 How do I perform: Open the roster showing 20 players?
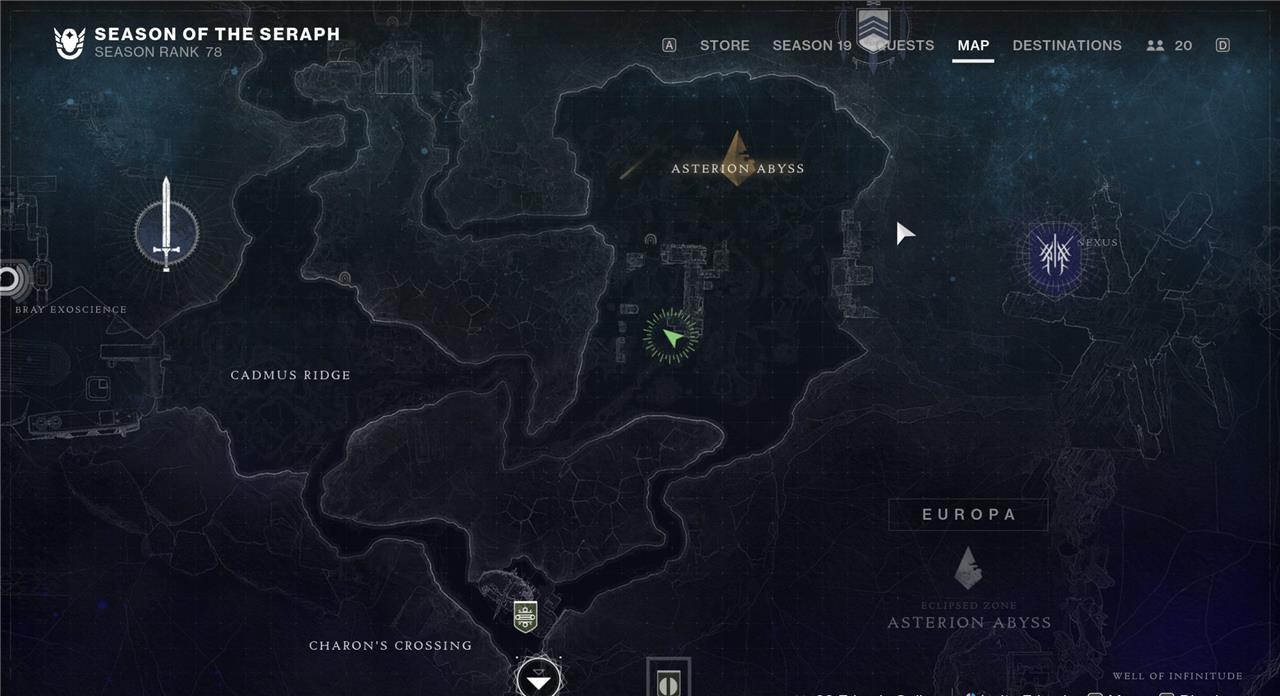click(1170, 45)
